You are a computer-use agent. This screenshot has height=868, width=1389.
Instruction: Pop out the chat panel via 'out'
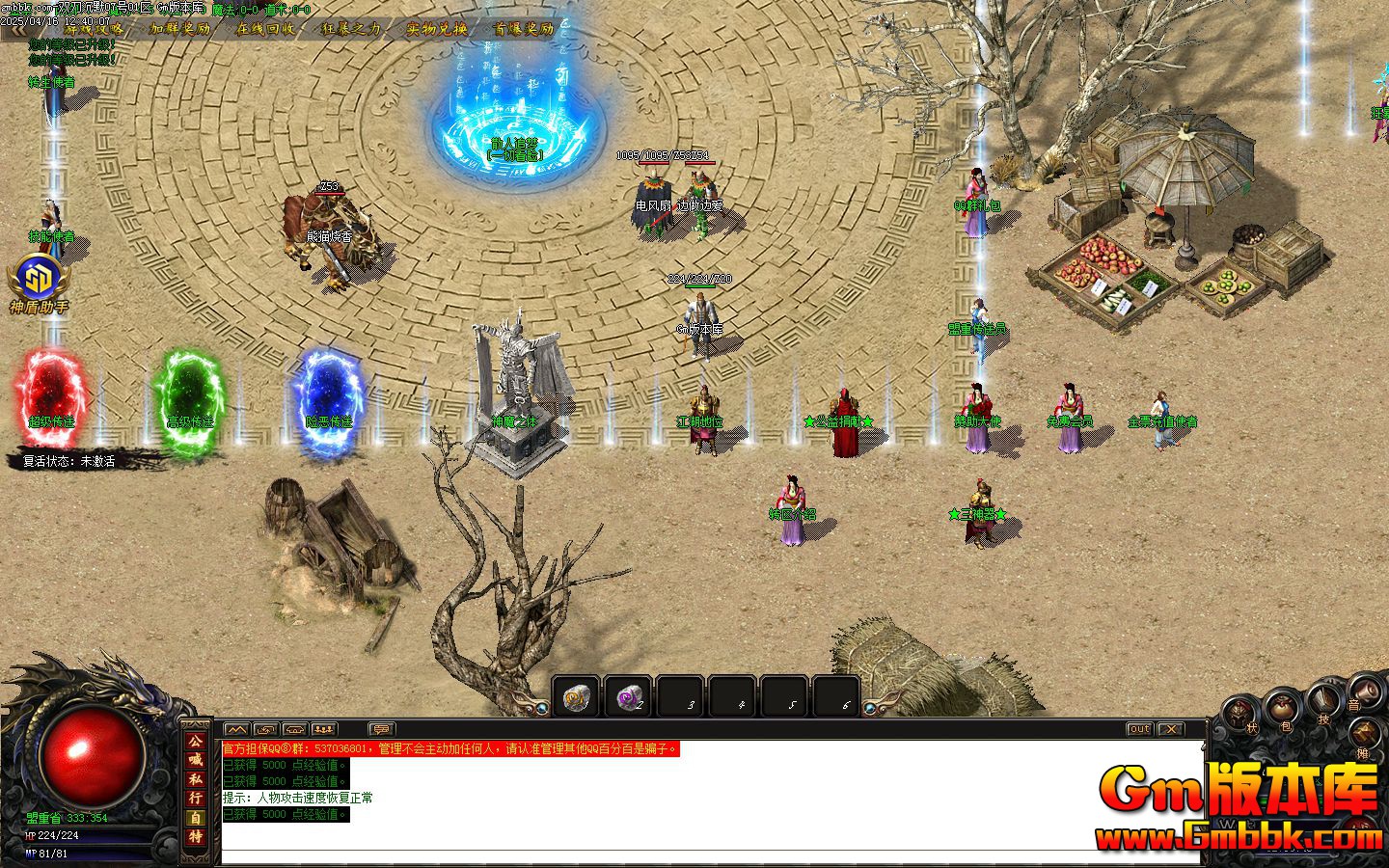[x=1139, y=730]
